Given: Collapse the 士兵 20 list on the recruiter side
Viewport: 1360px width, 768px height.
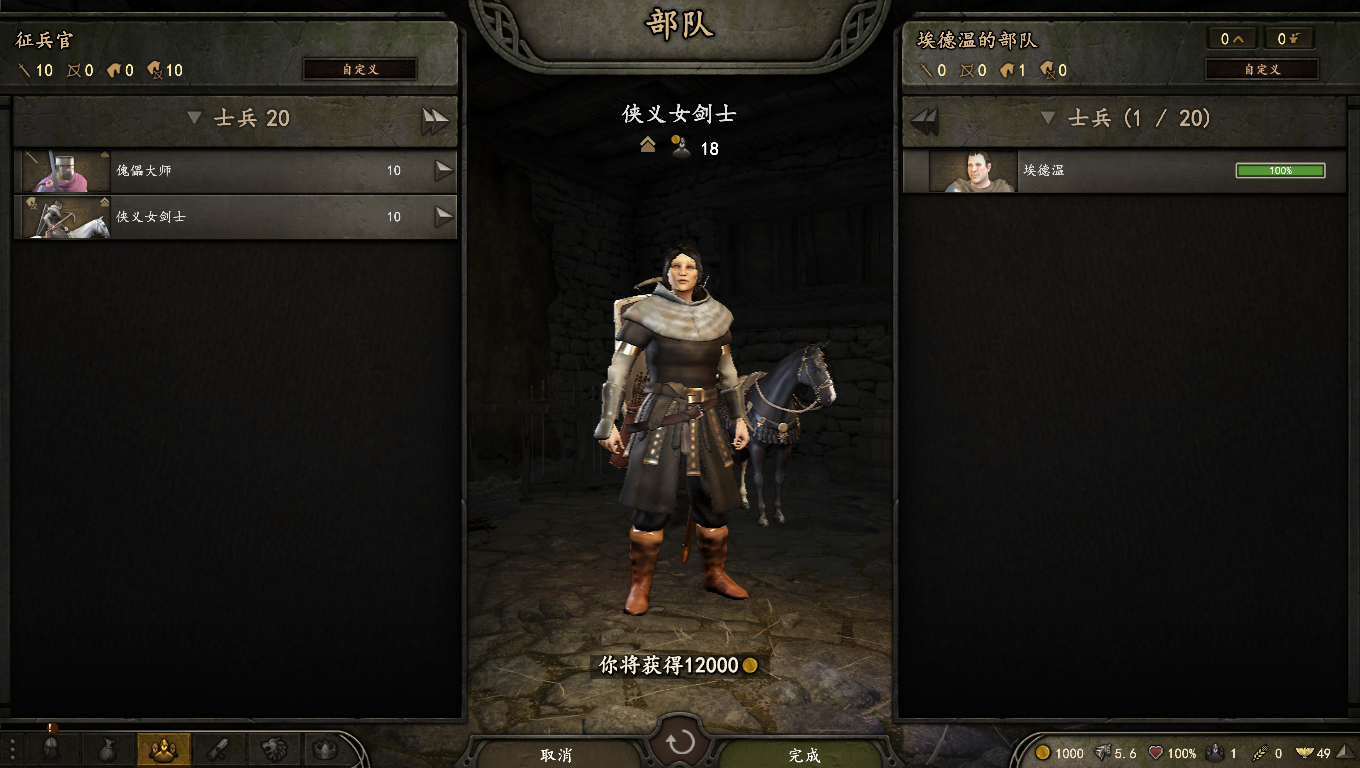Looking at the screenshot, I should 195,118.
